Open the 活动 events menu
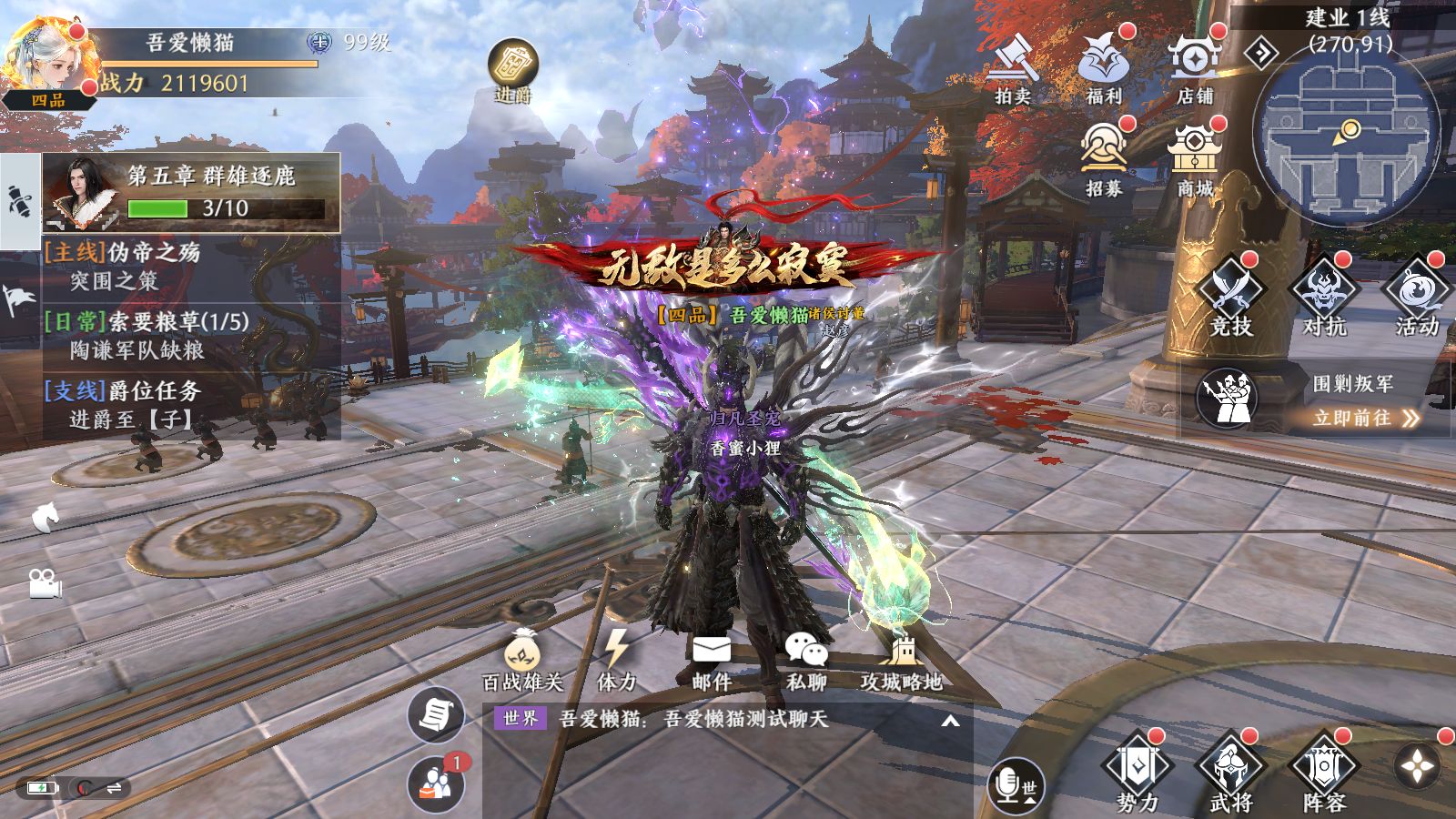Image resolution: width=1456 pixels, height=819 pixels. point(1416,296)
